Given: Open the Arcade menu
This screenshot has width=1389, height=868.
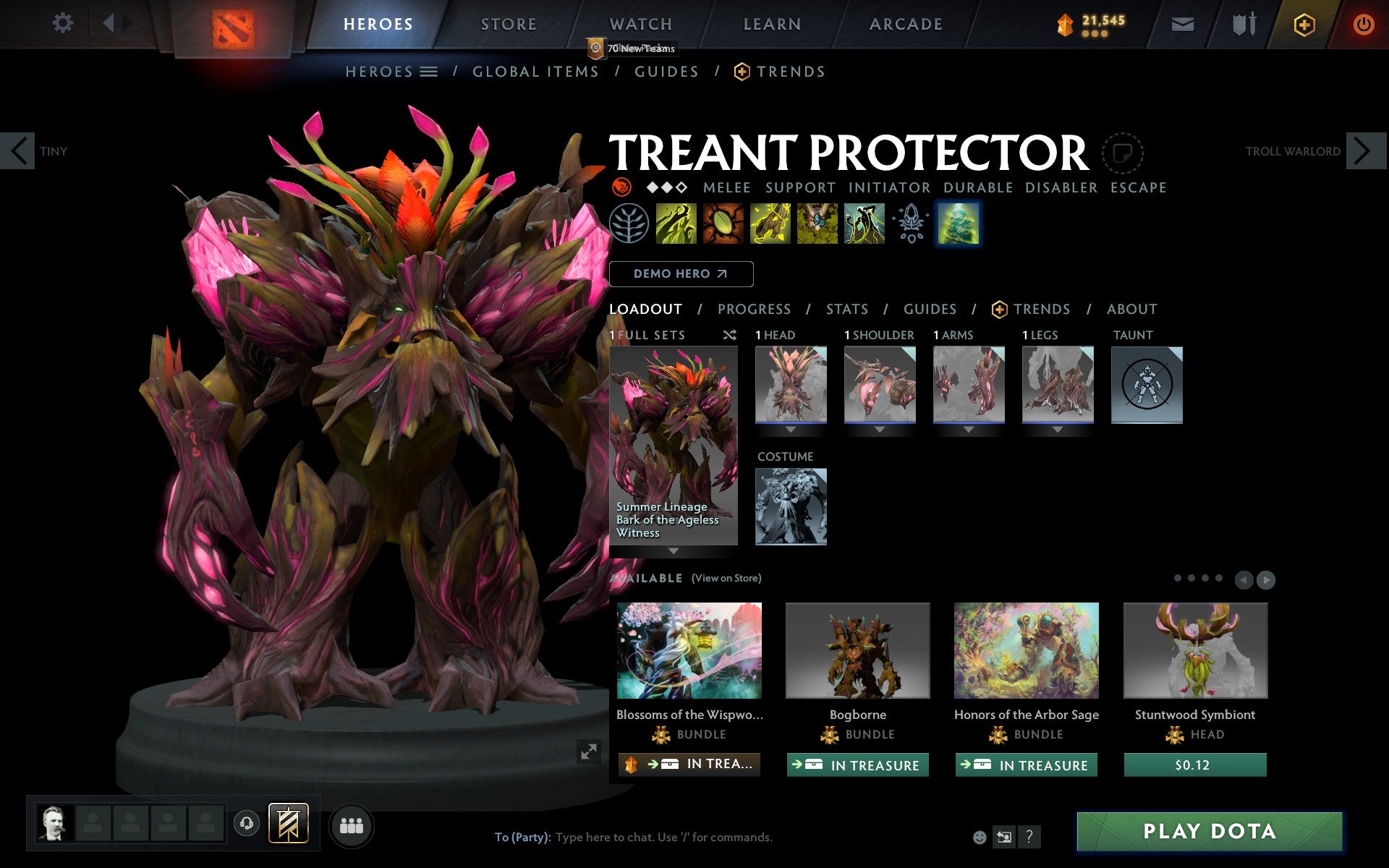Looking at the screenshot, I should [905, 23].
